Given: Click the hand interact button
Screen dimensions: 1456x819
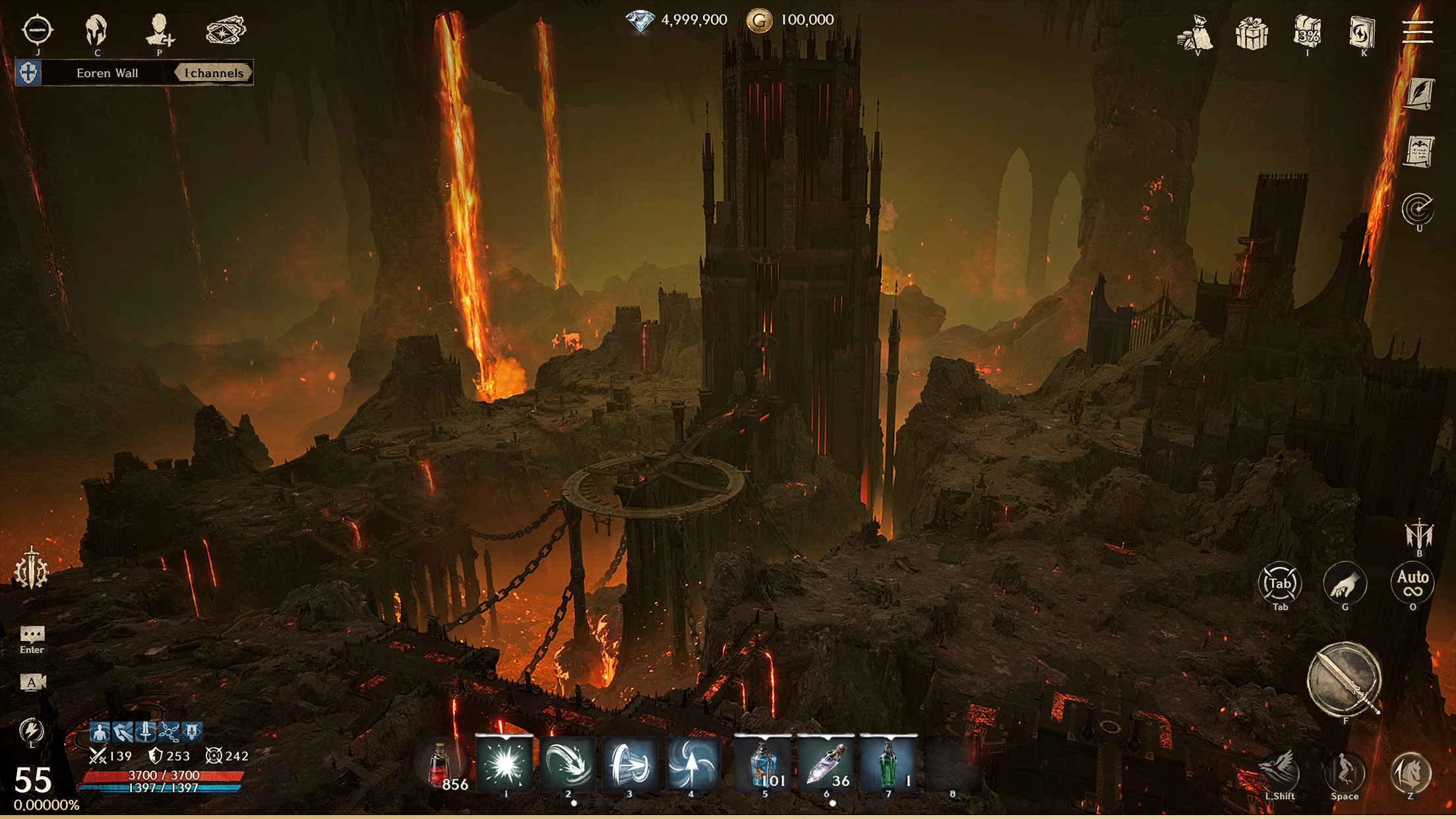Looking at the screenshot, I should point(1345,583).
